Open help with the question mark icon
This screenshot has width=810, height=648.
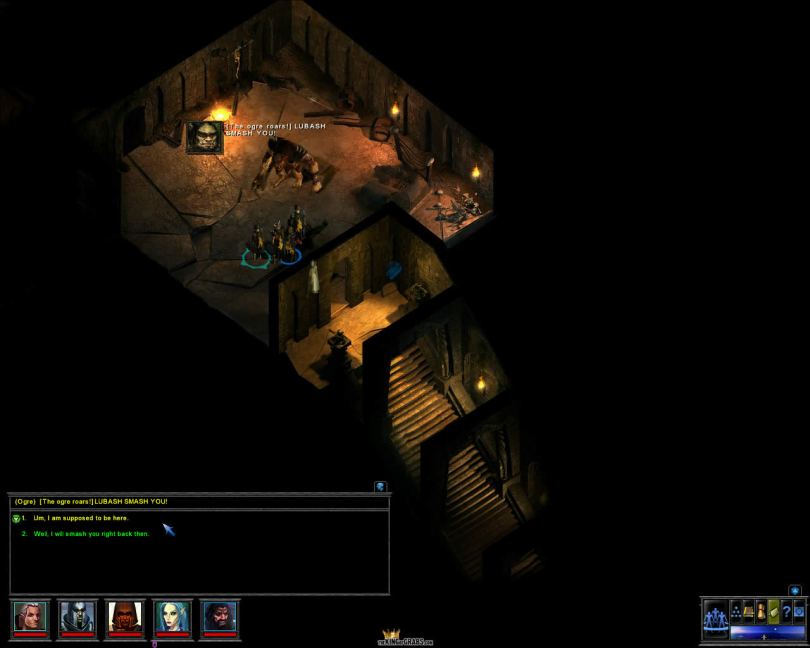786,610
